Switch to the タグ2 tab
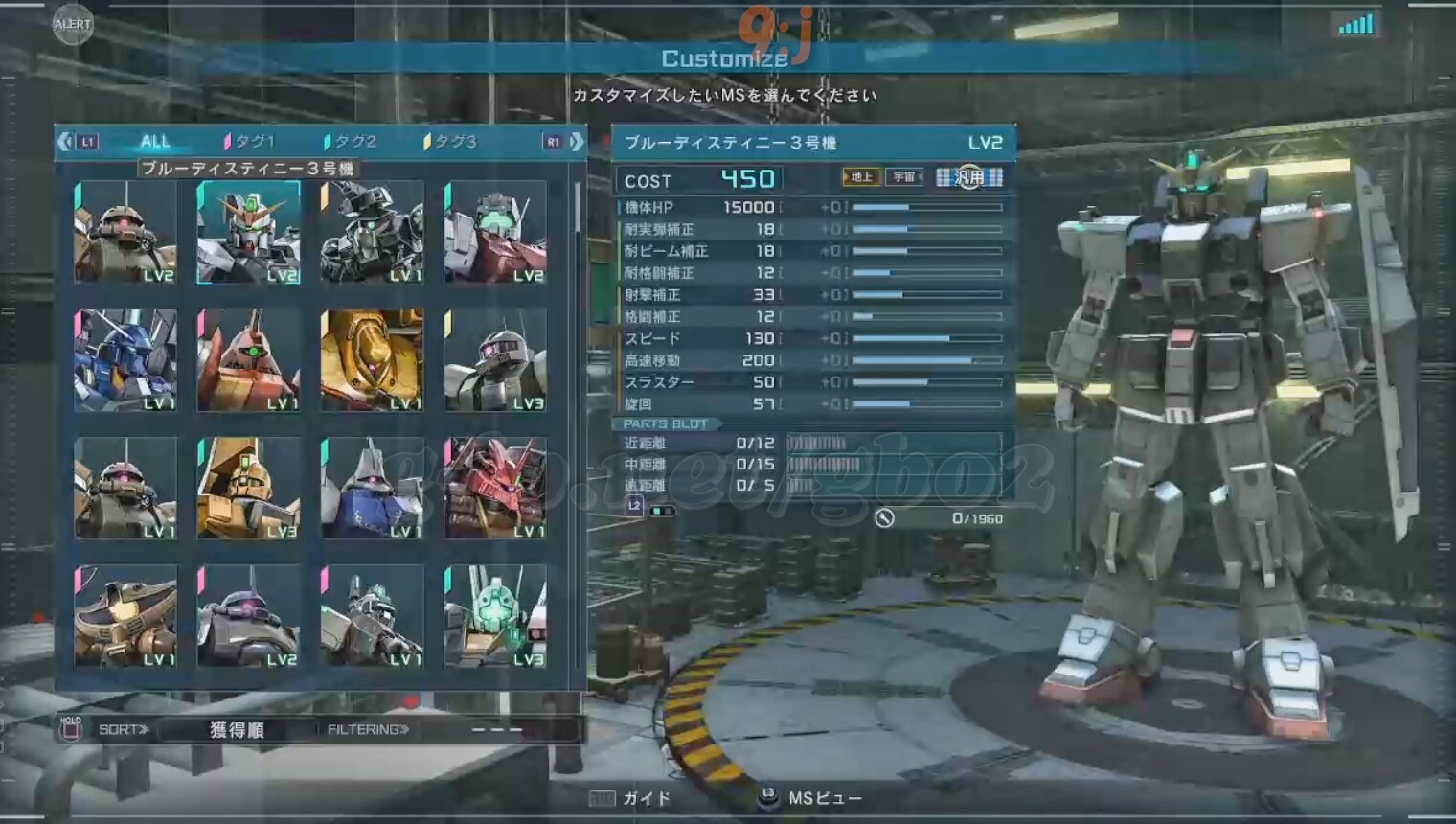 352,142
